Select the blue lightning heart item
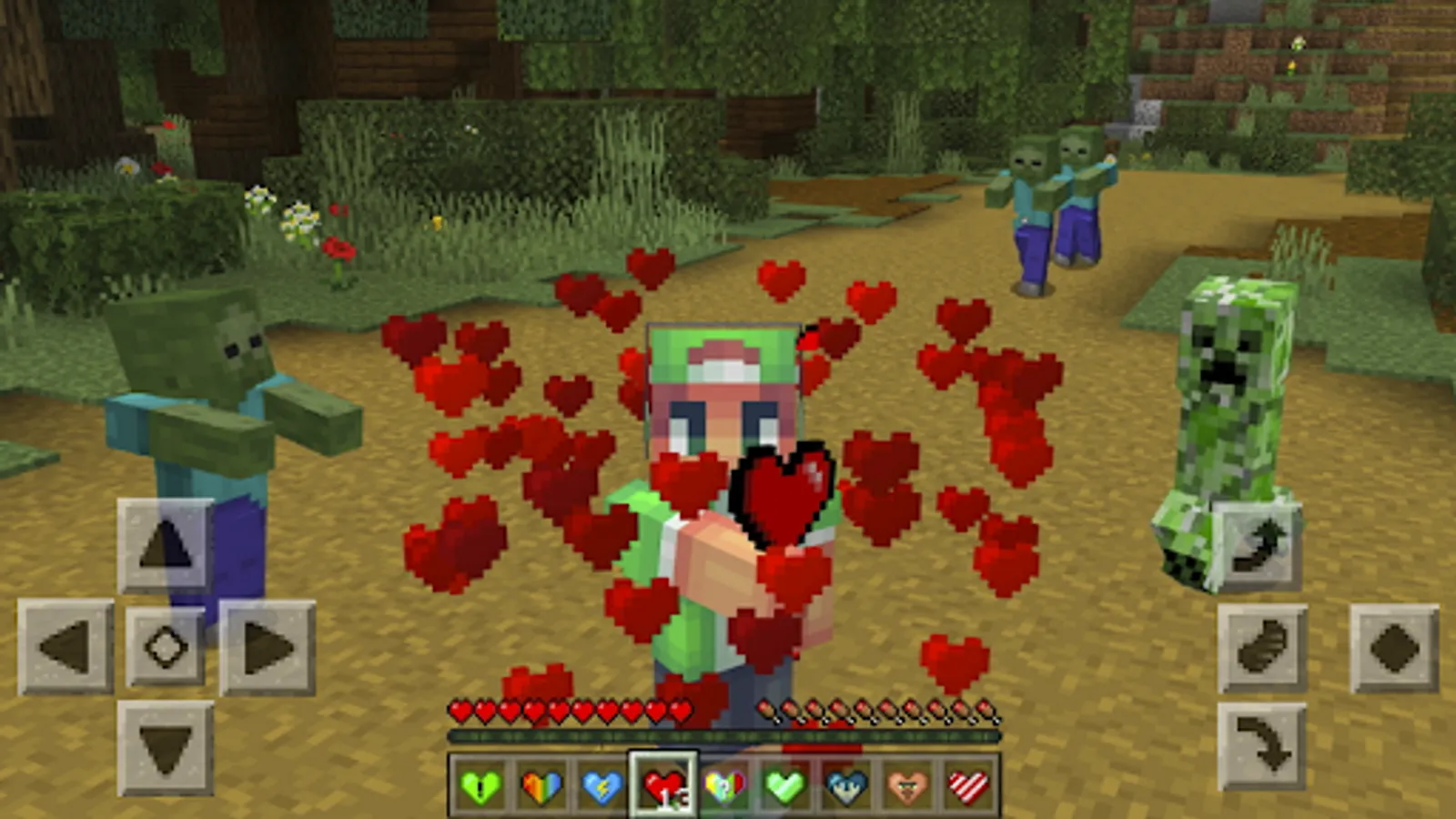 click(x=603, y=784)
